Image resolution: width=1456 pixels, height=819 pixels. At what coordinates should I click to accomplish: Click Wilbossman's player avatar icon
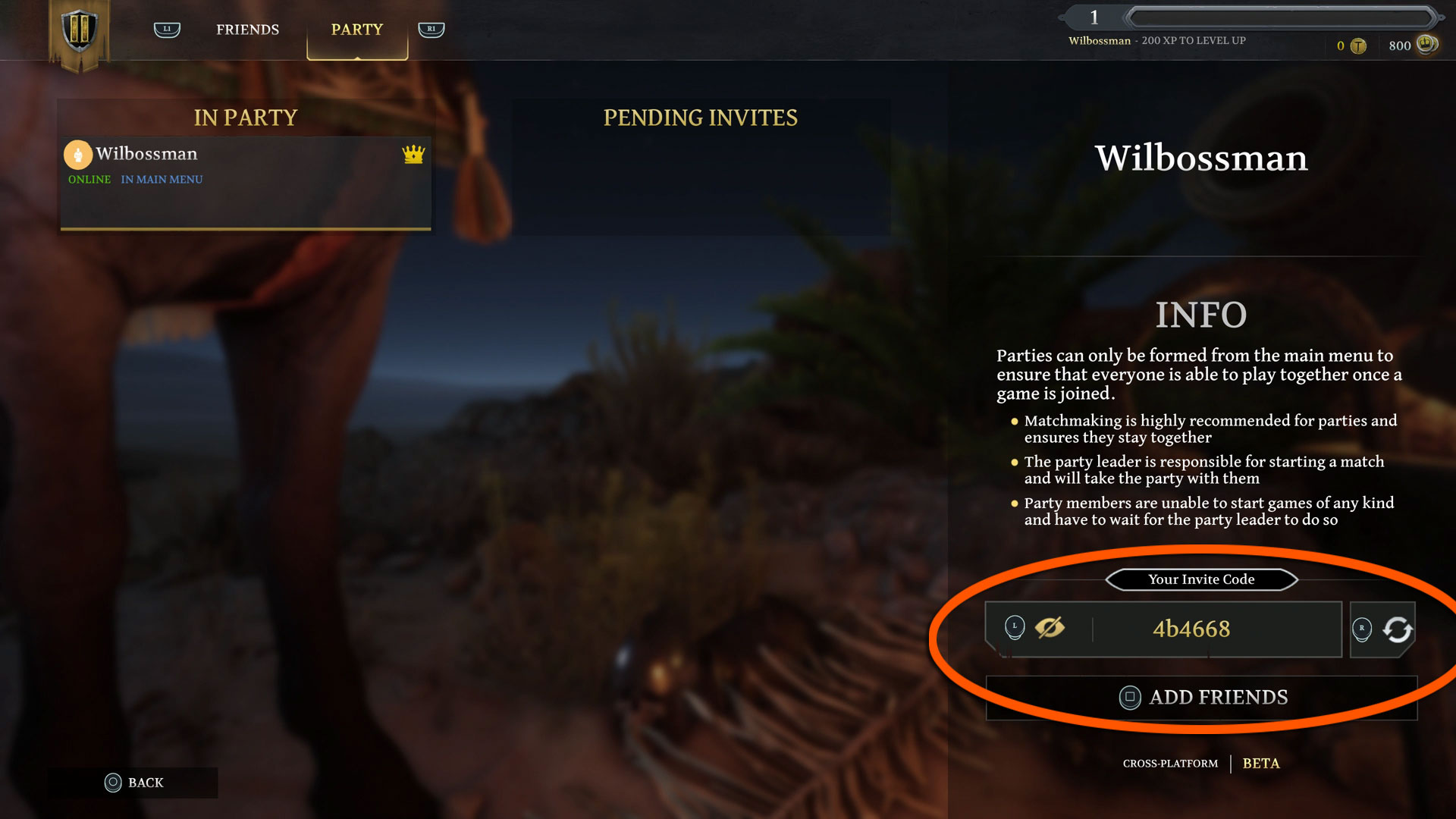click(78, 155)
